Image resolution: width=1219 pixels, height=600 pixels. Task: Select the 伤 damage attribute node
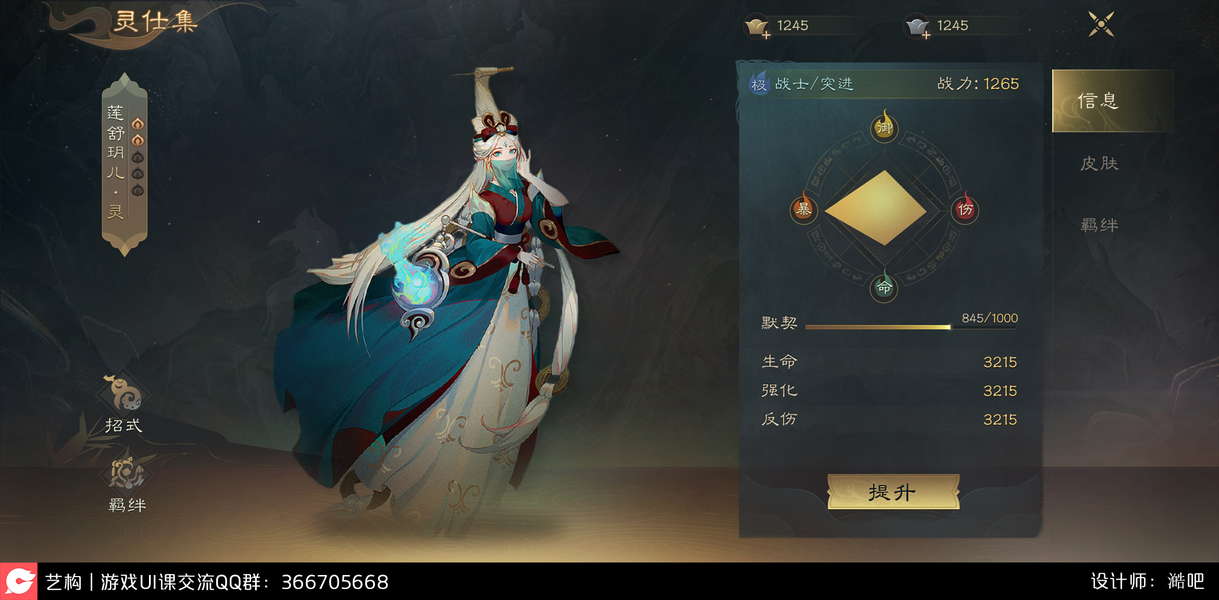point(964,209)
